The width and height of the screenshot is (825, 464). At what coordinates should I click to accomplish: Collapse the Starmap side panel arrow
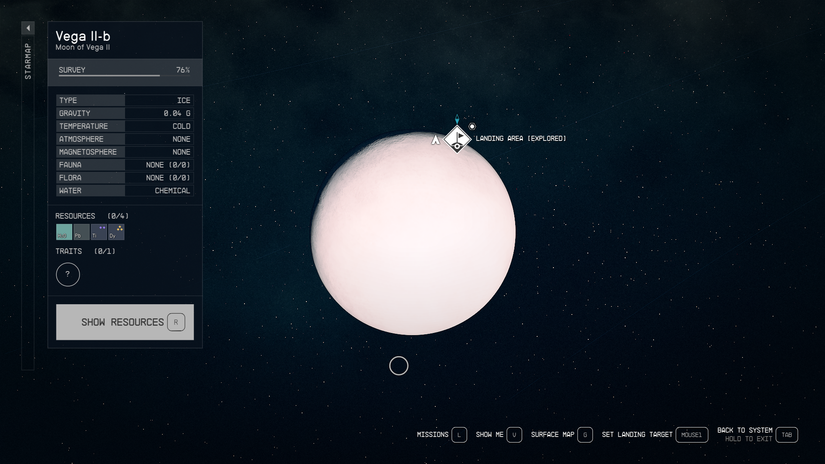coord(28,28)
